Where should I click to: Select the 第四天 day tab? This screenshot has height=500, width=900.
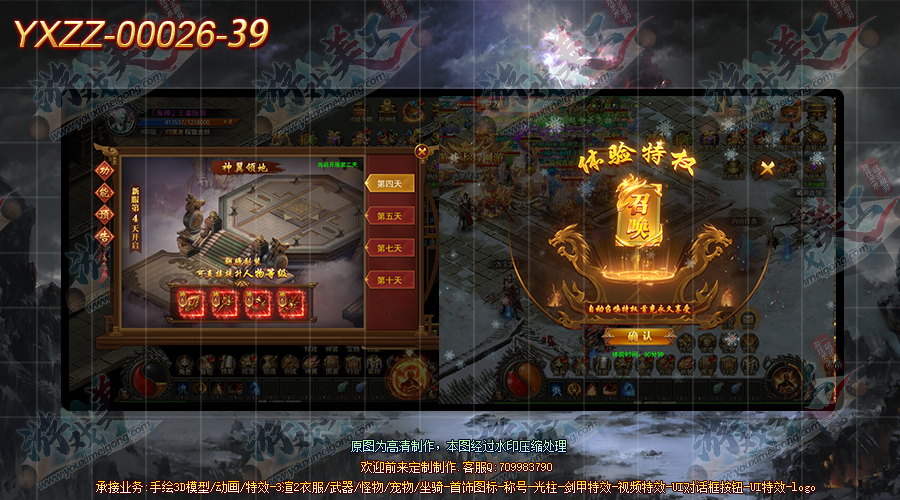pyautogui.click(x=389, y=183)
